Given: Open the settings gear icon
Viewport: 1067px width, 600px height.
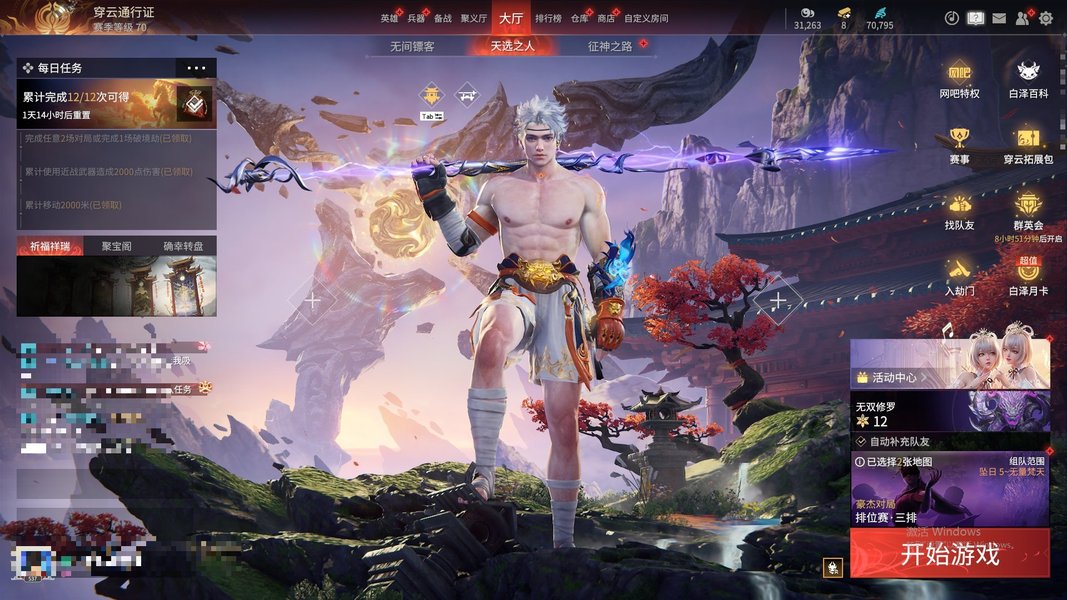Looking at the screenshot, I should (x=1046, y=18).
